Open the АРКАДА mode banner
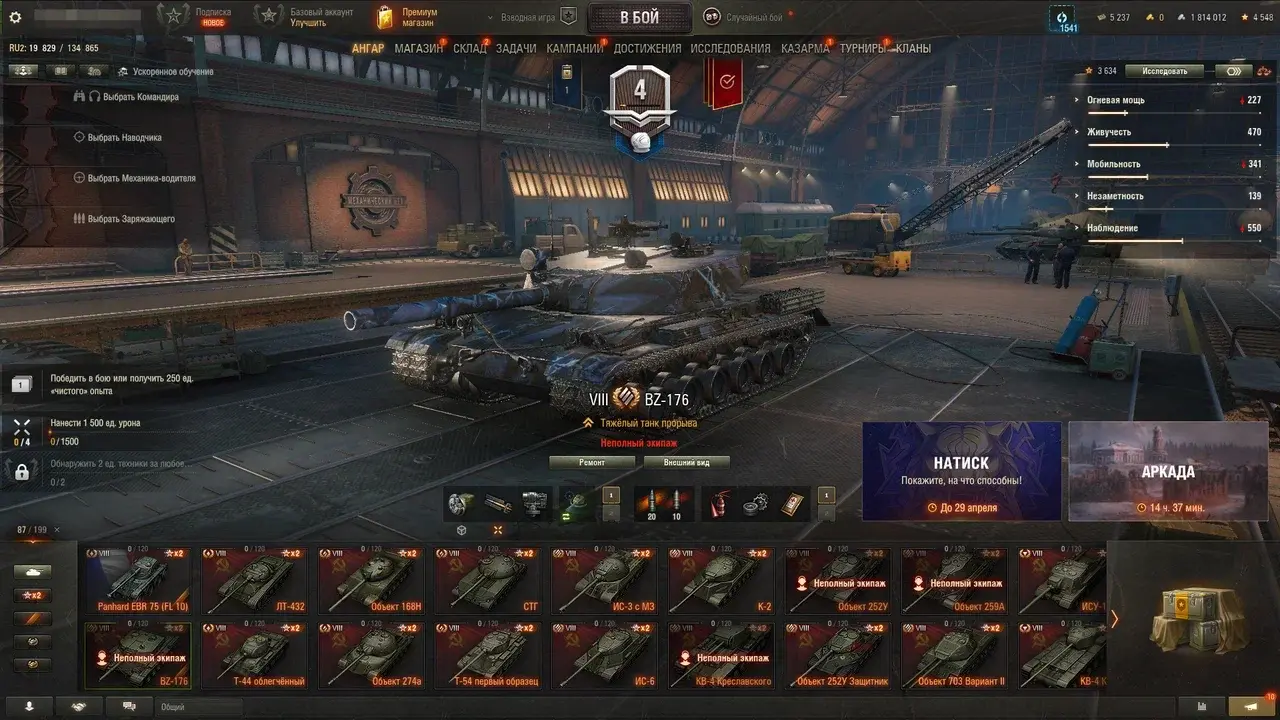Image resolution: width=1280 pixels, height=720 pixels. pos(1167,471)
